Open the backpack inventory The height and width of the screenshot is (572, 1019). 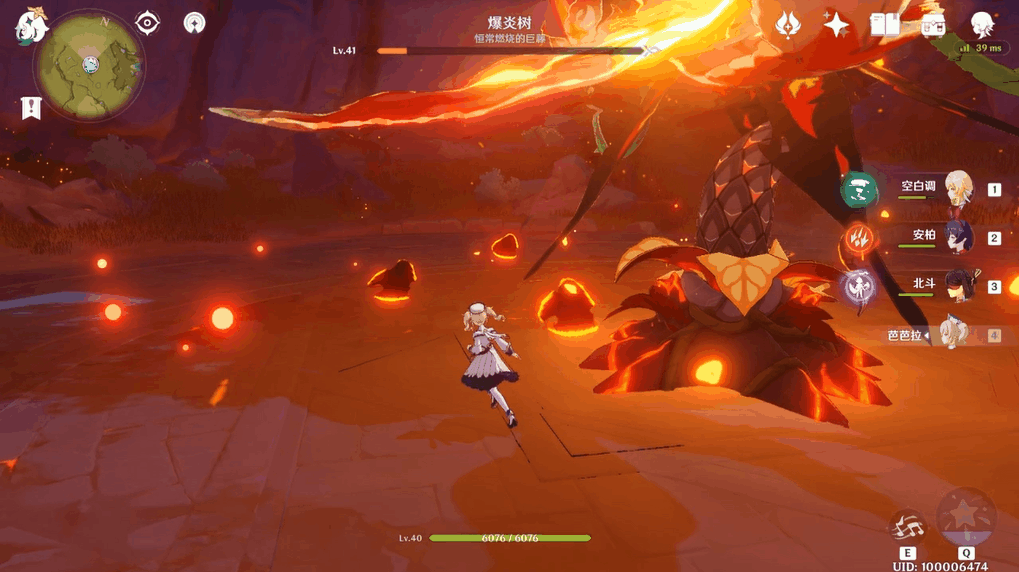(933, 25)
